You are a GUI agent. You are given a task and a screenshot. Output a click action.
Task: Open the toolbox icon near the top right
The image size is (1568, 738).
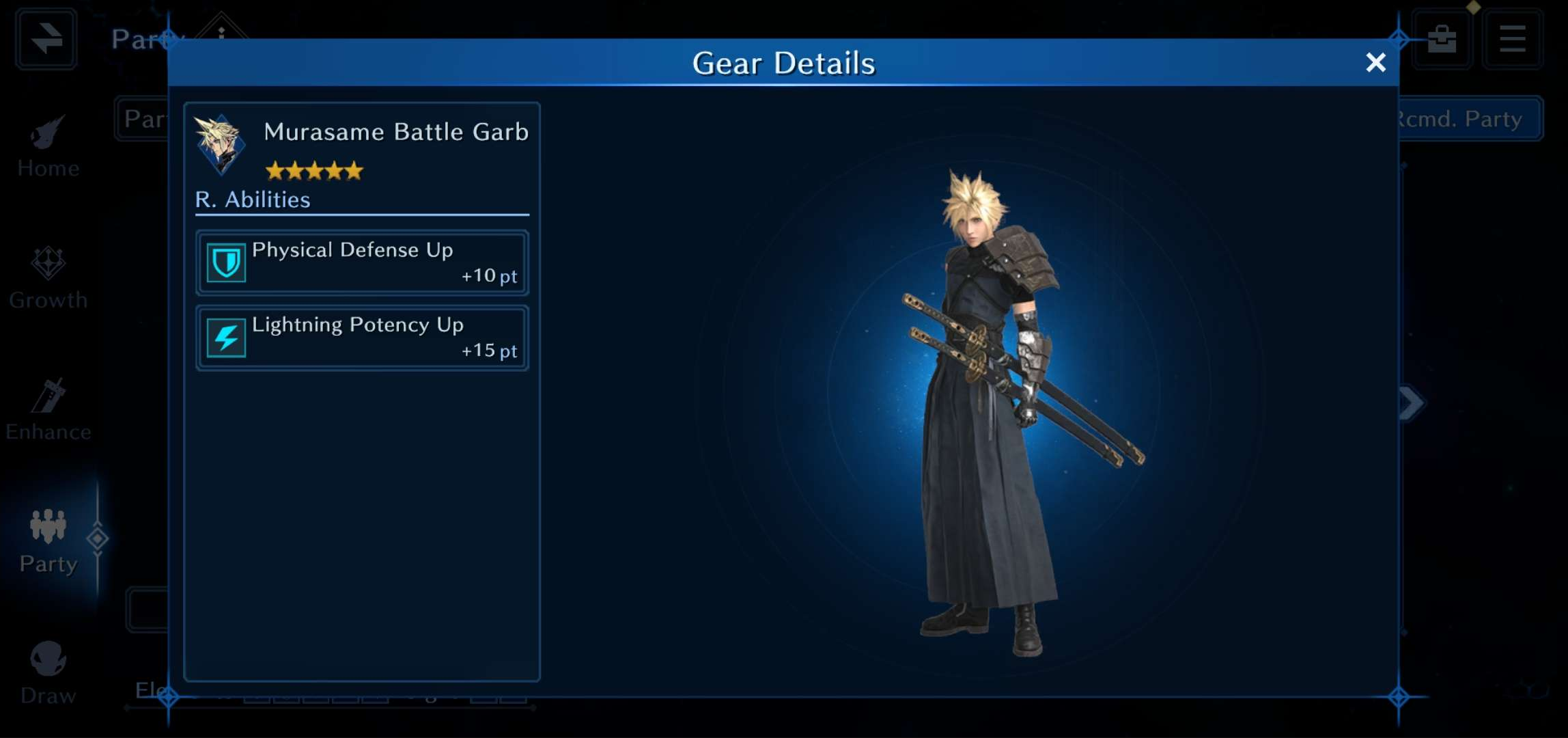pos(1441,38)
